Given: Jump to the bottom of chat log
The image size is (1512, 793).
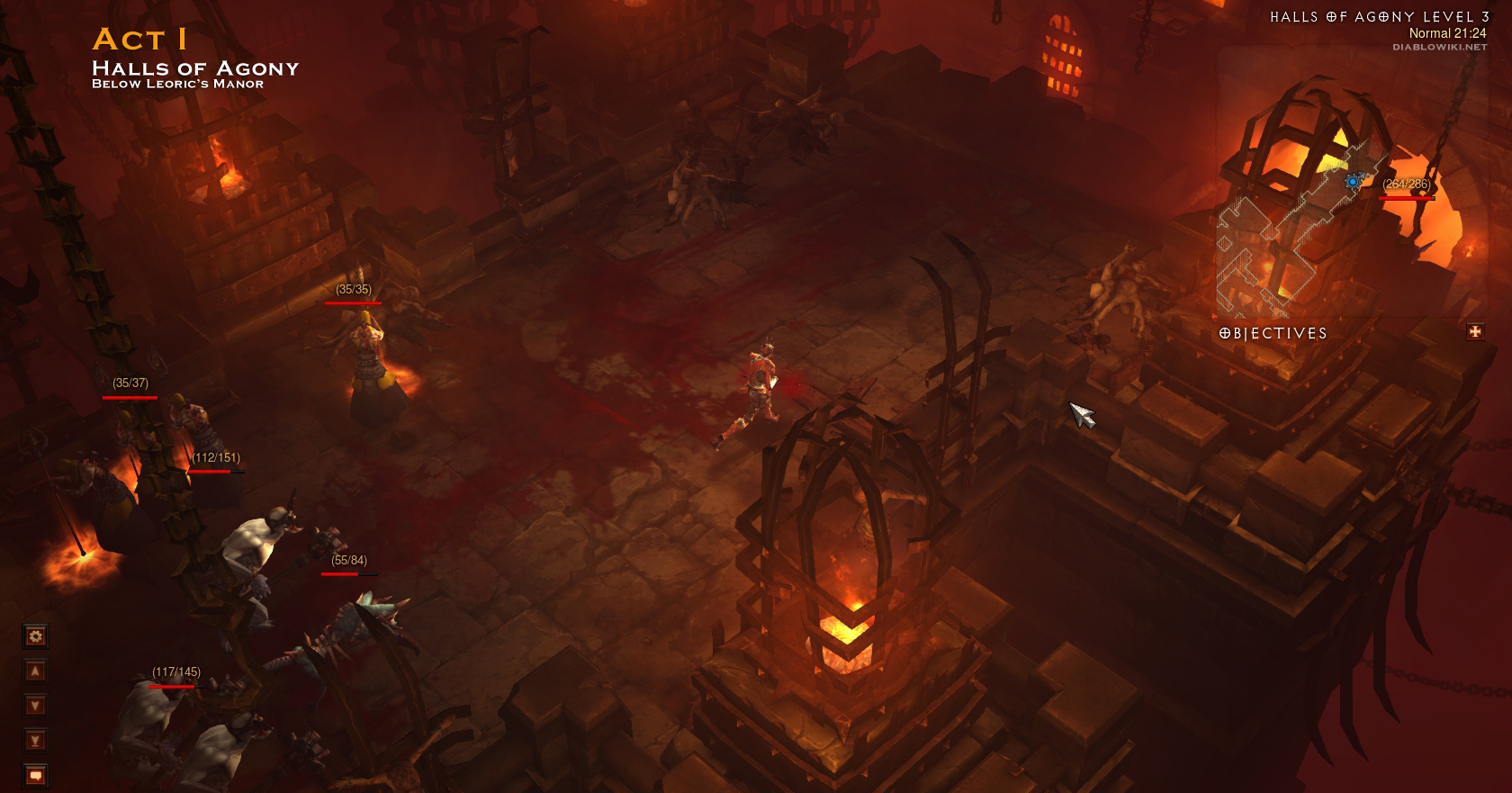Looking at the screenshot, I should click(x=35, y=741).
